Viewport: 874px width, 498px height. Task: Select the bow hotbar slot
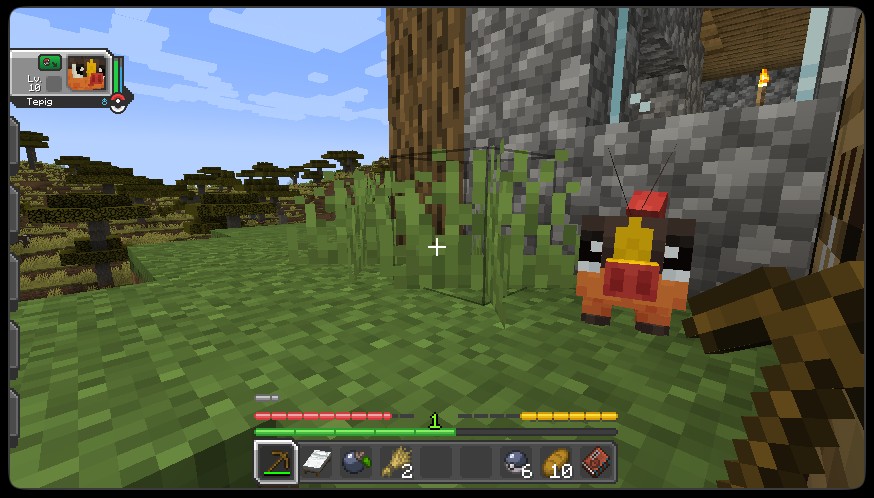click(x=275, y=462)
